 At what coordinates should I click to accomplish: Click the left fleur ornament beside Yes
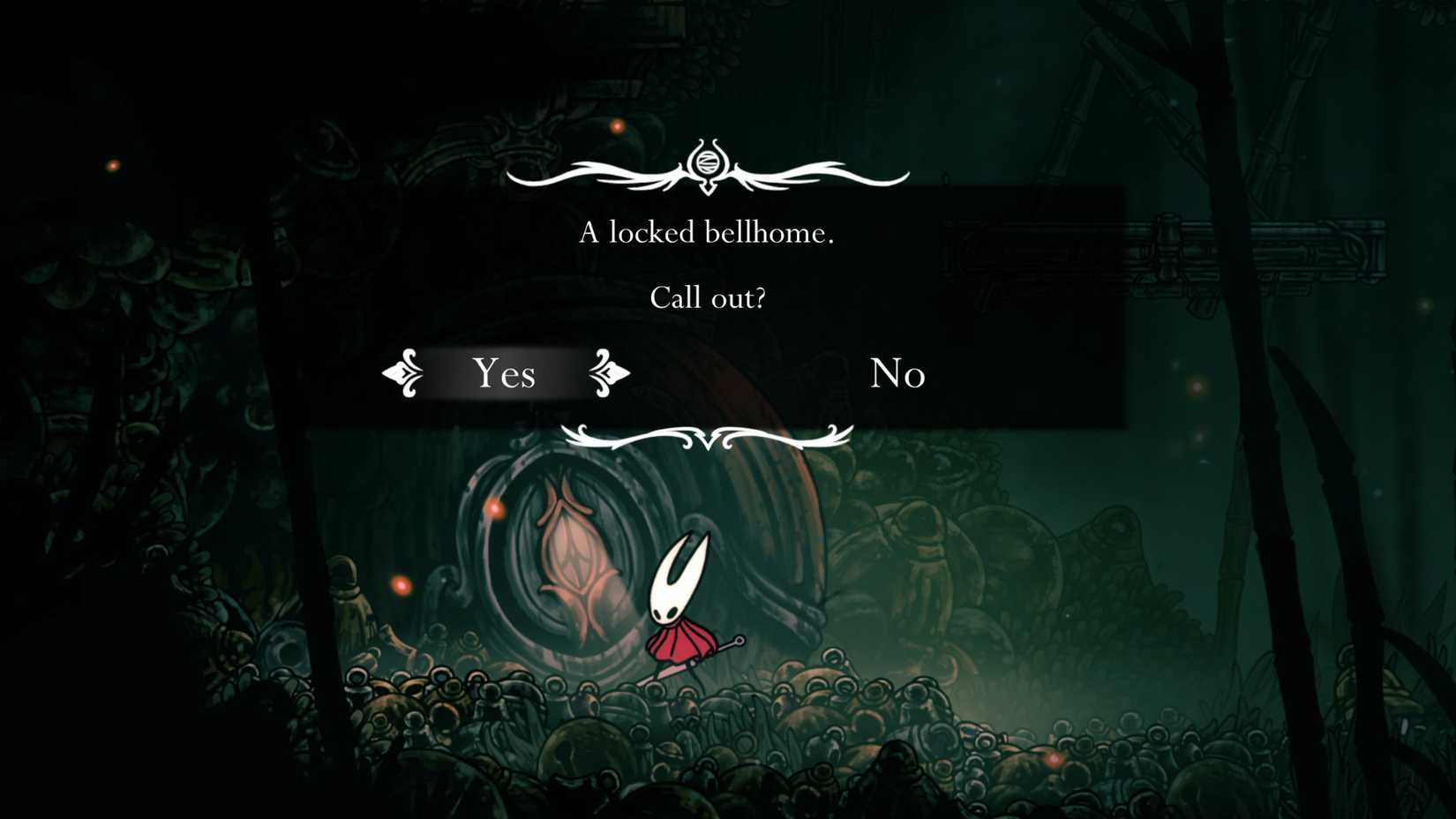(x=405, y=373)
